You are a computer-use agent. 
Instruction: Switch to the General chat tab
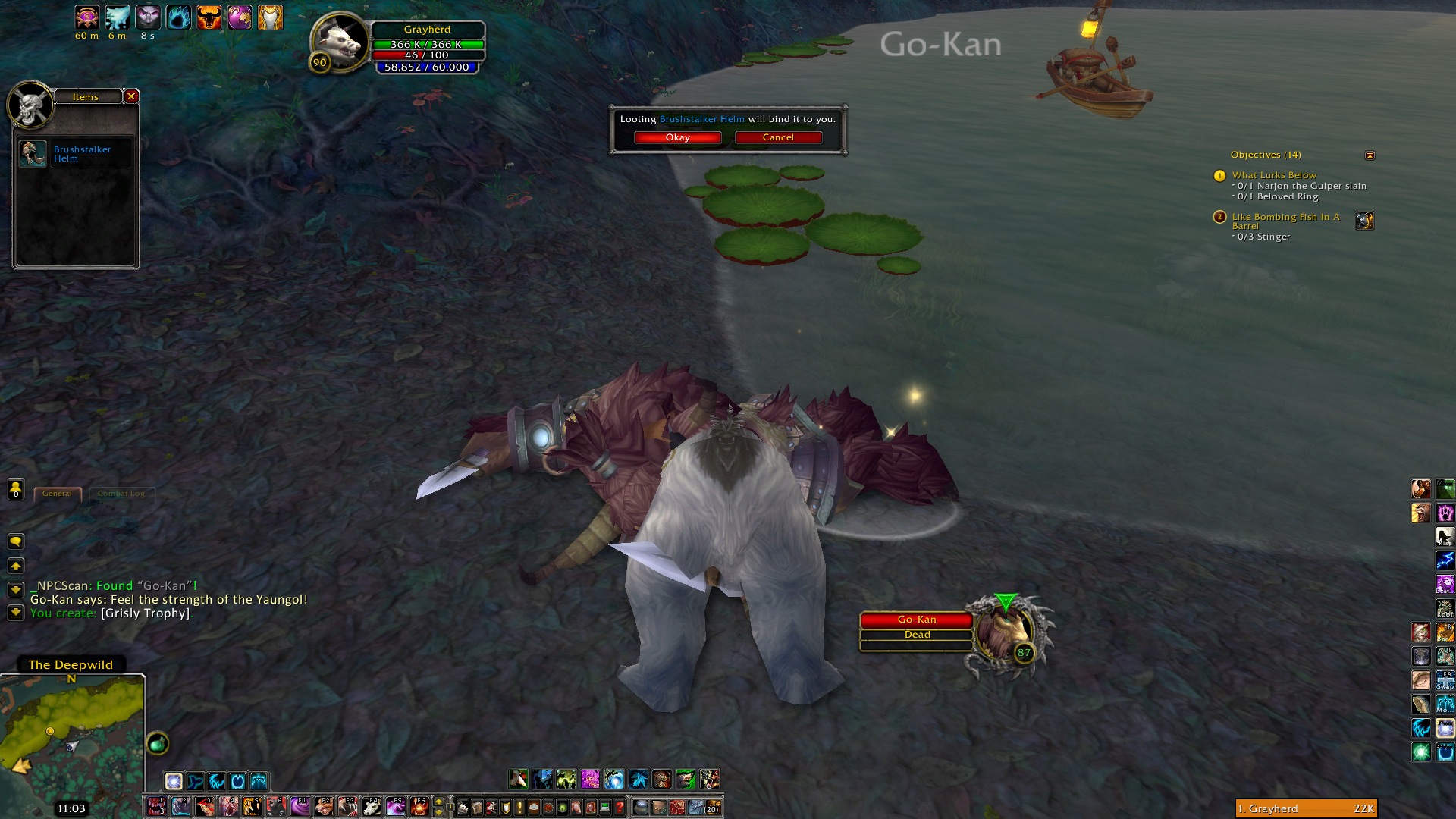point(58,494)
